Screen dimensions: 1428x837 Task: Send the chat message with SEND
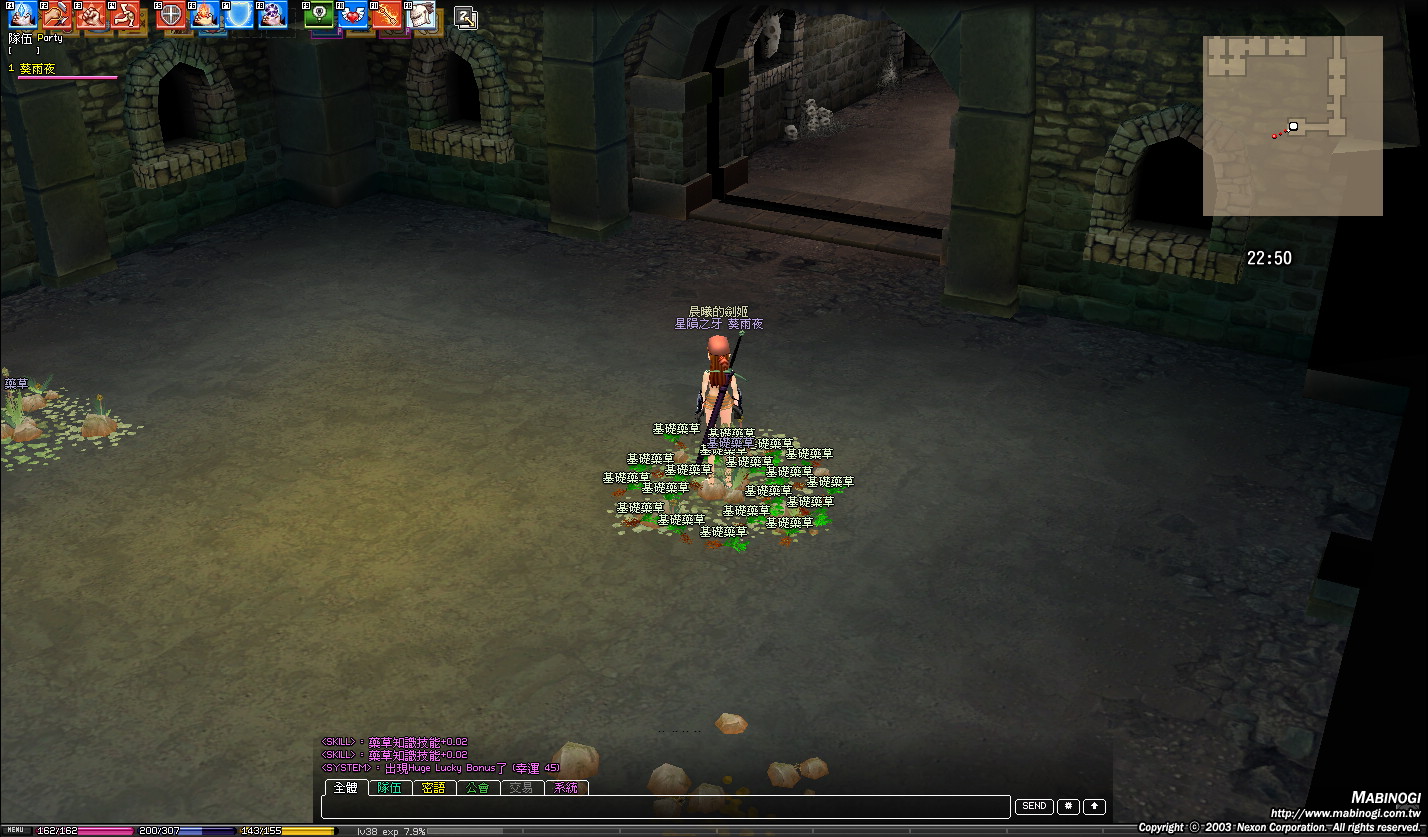click(x=1034, y=806)
